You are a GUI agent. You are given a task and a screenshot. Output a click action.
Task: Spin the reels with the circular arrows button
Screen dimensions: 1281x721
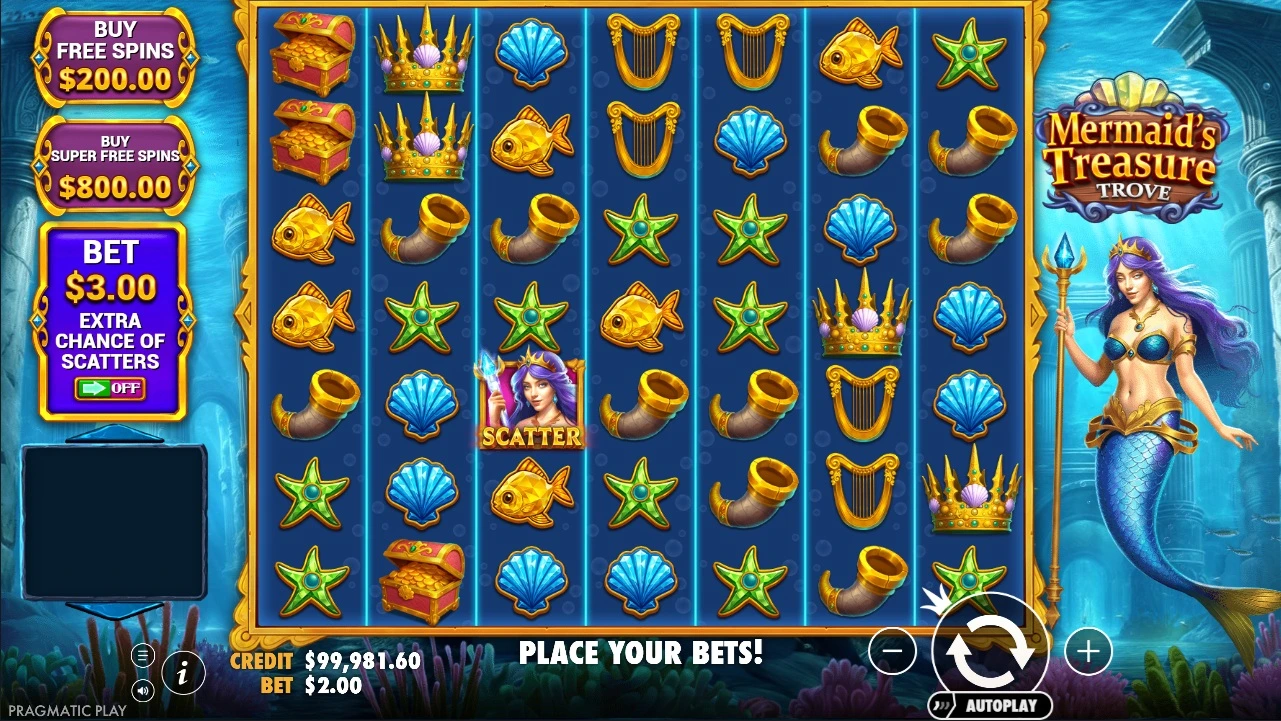point(990,650)
